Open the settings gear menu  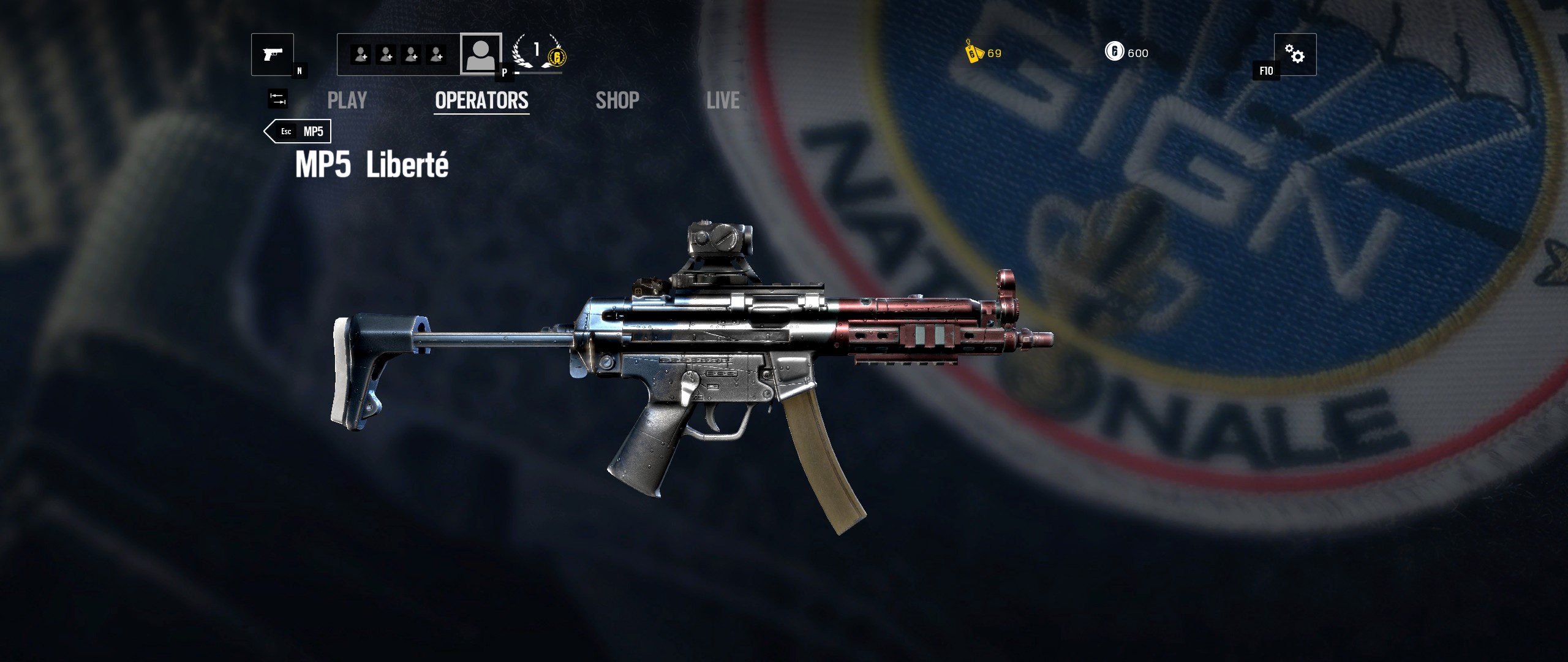(x=1295, y=55)
